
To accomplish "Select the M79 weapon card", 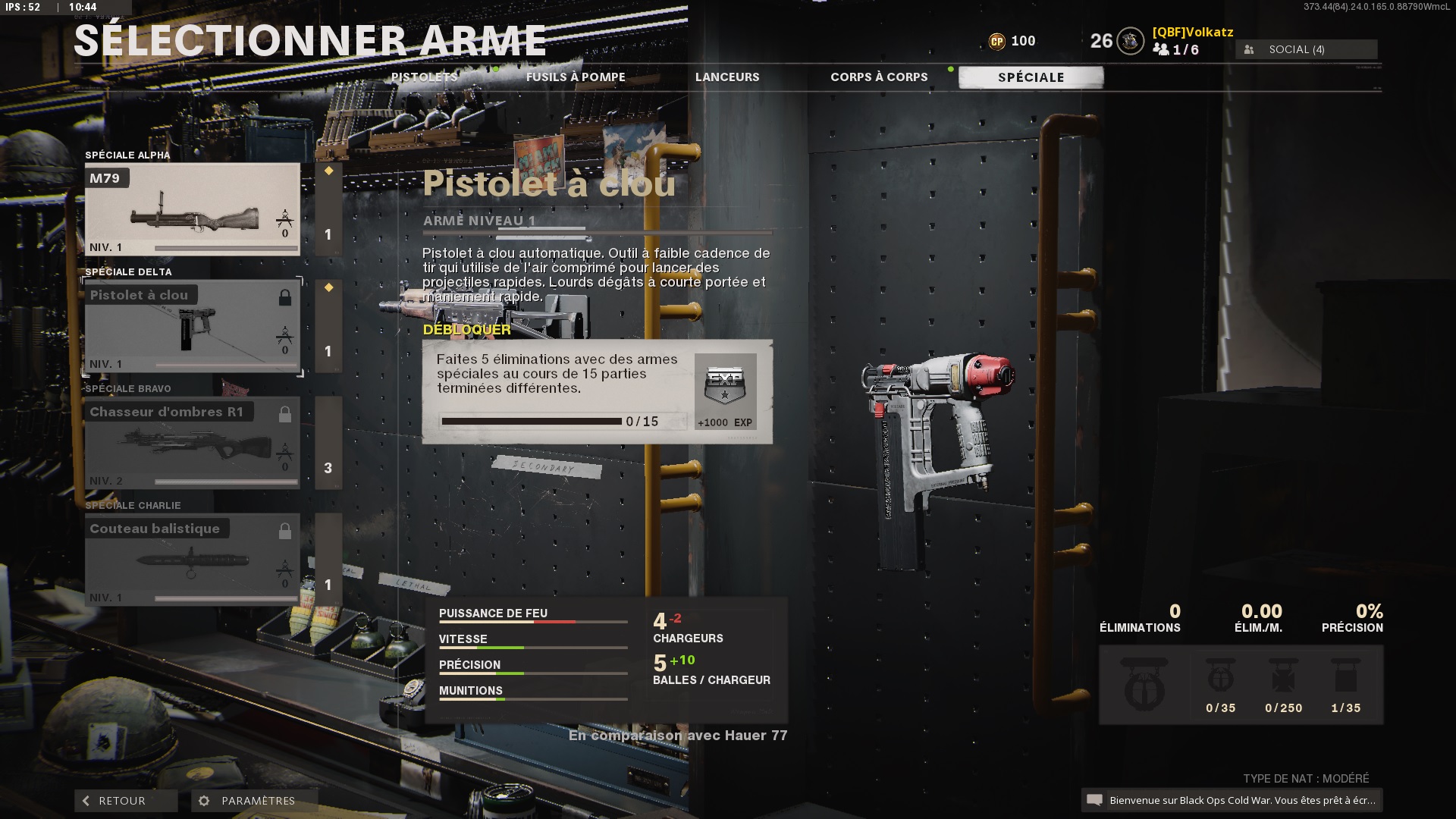I will point(192,209).
